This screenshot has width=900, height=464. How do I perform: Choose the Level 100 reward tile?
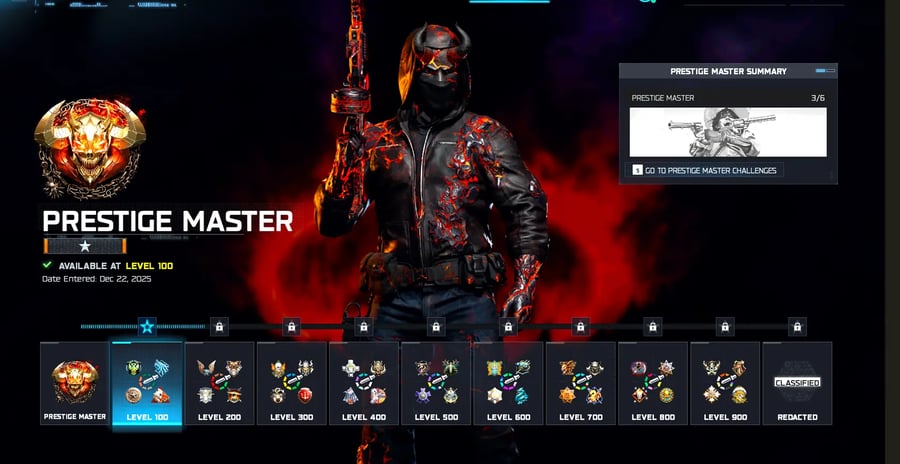point(147,383)
